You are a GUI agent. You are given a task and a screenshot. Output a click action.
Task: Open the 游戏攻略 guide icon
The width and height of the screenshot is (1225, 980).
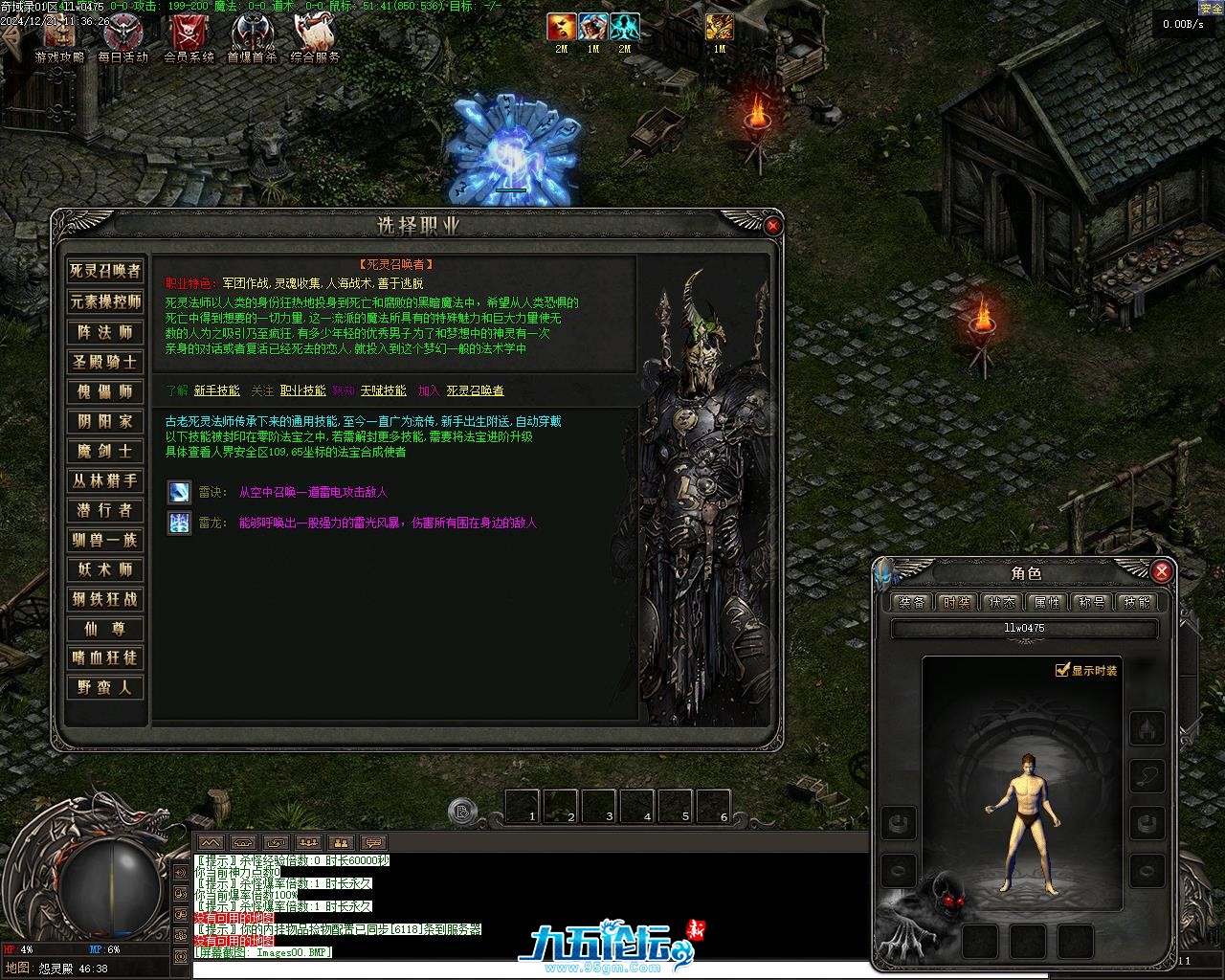59,36
